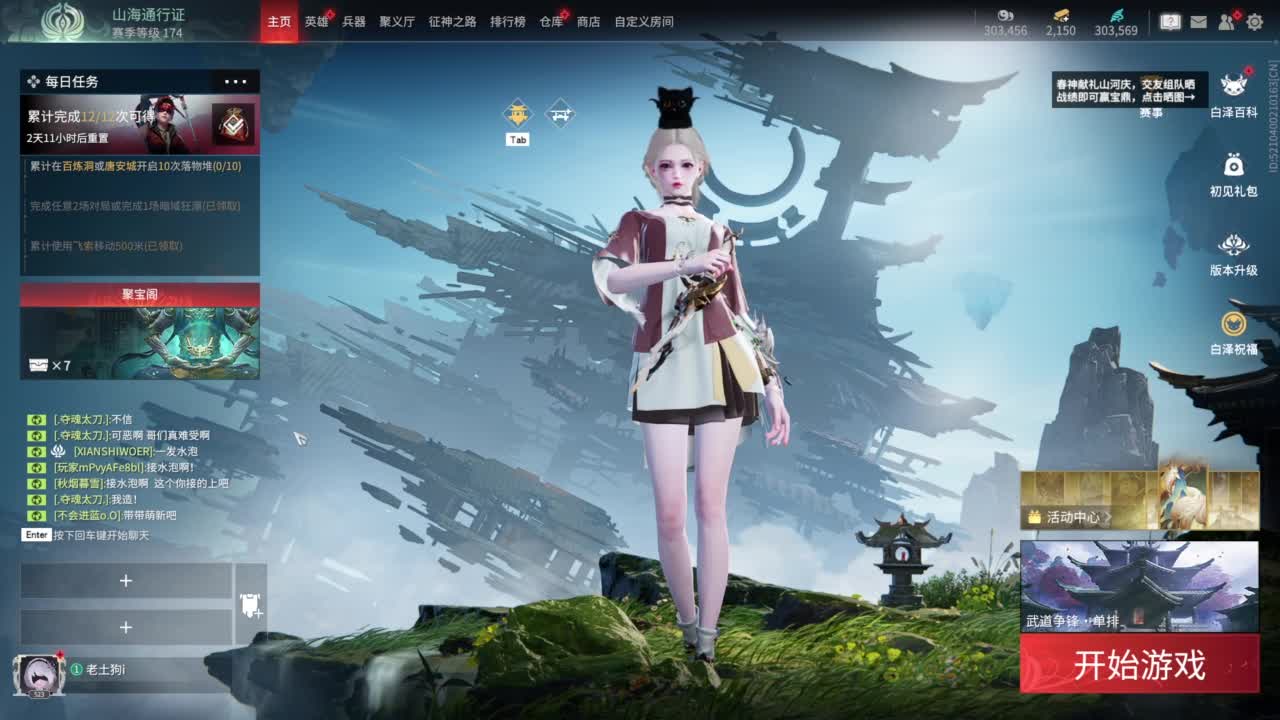The image size is (1280, 720).
Task: Click a plus slot to invite a teammate
Action: (126, 580)
